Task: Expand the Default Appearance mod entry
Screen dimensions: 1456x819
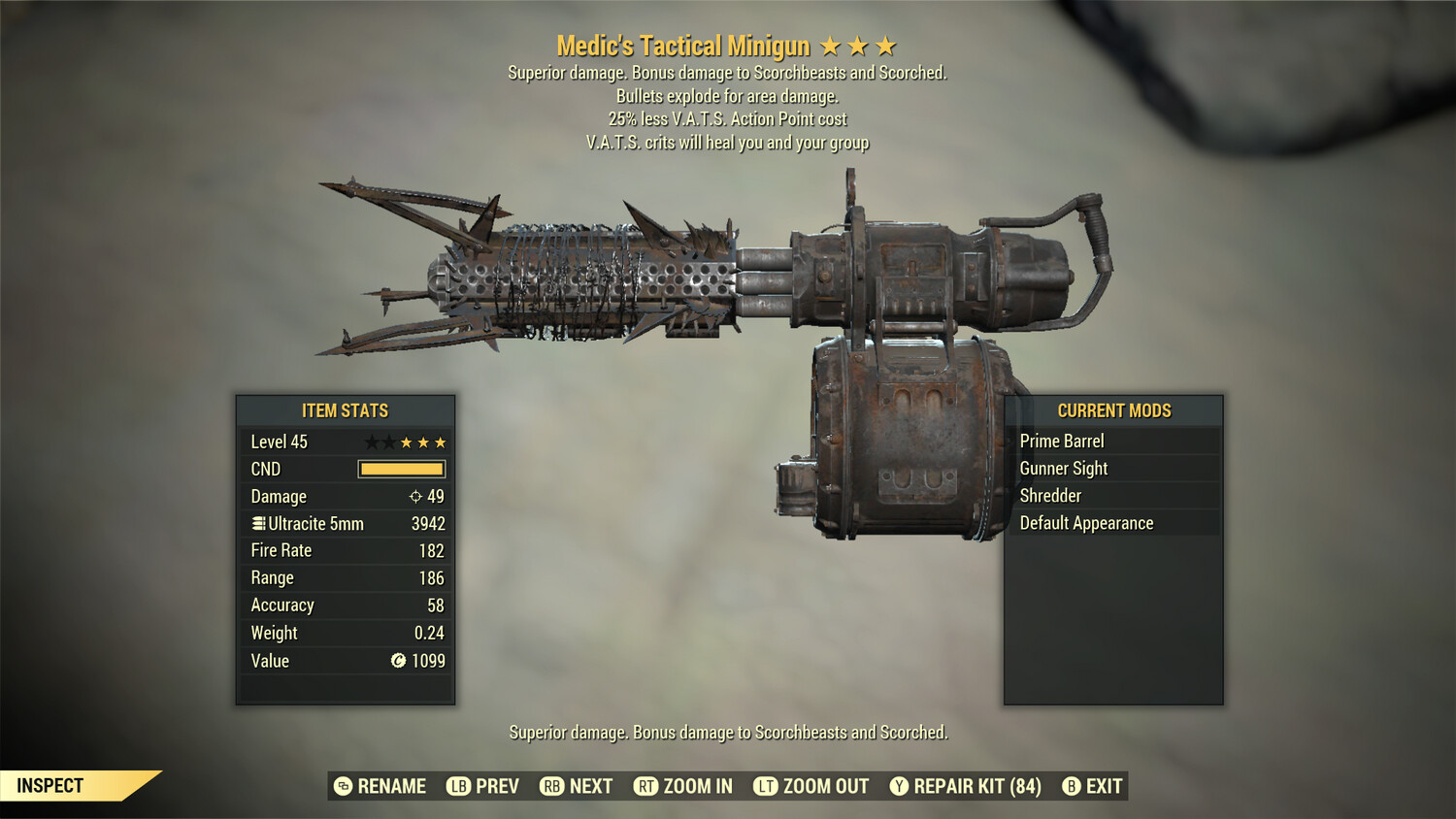Action: (1085, 522)
